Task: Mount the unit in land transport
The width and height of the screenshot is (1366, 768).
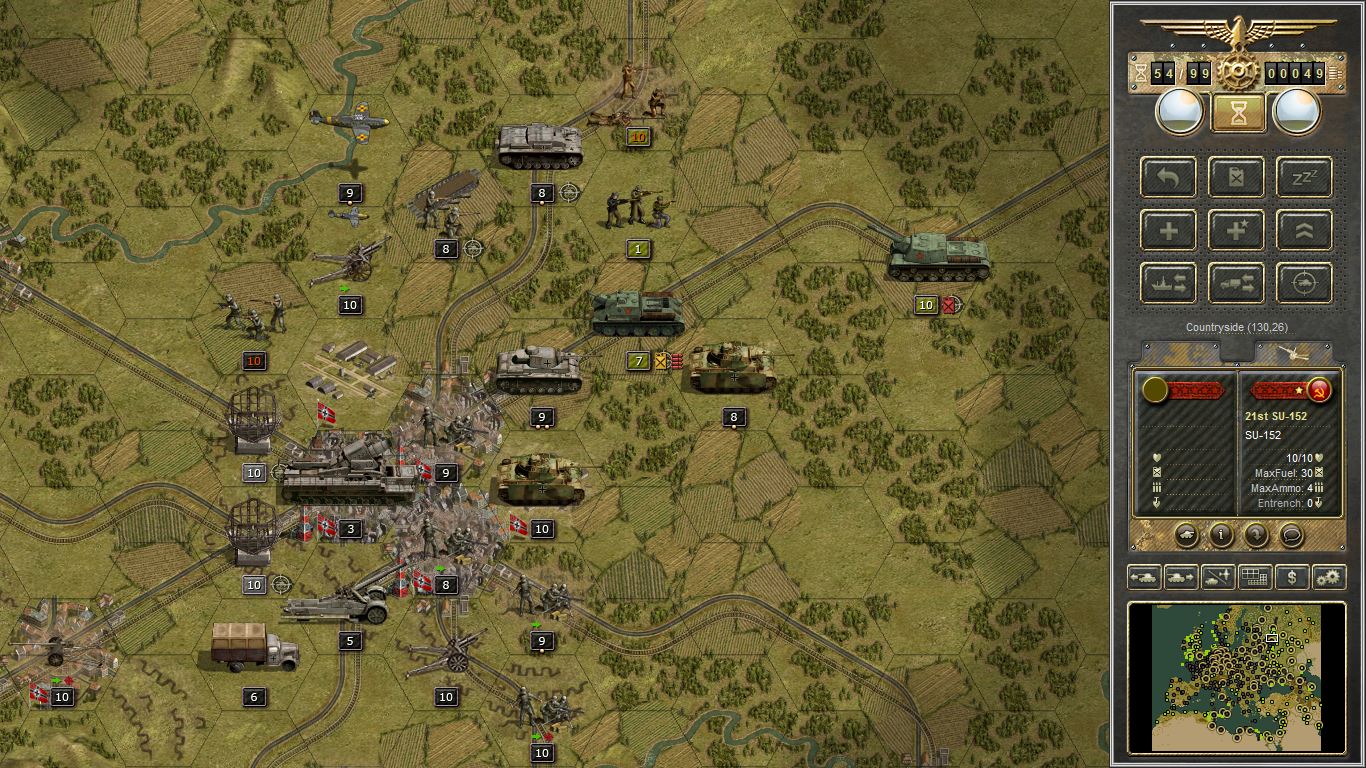Action: coord(1235,283)
